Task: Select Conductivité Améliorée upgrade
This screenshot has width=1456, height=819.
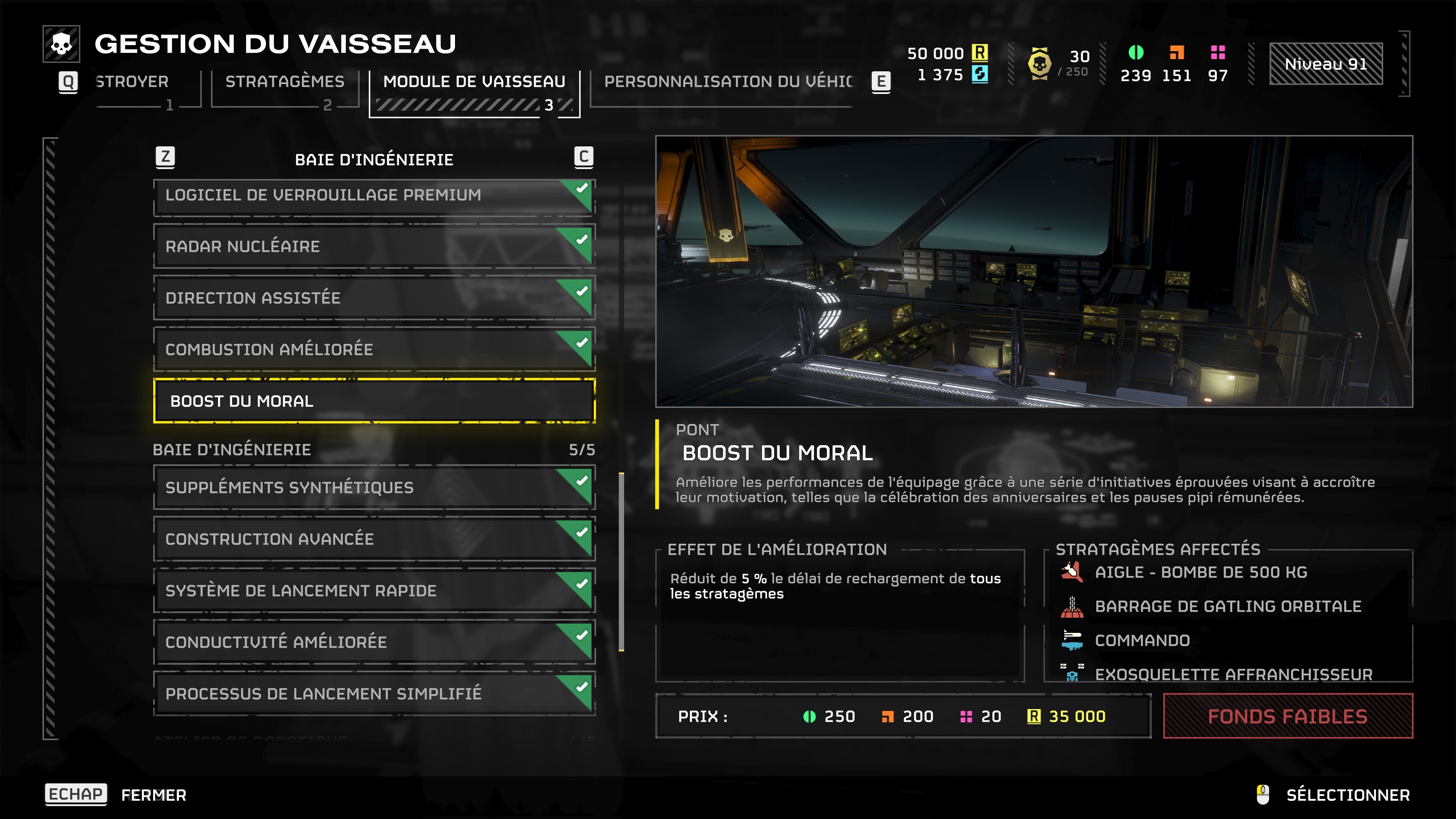Action: point(373,642)
